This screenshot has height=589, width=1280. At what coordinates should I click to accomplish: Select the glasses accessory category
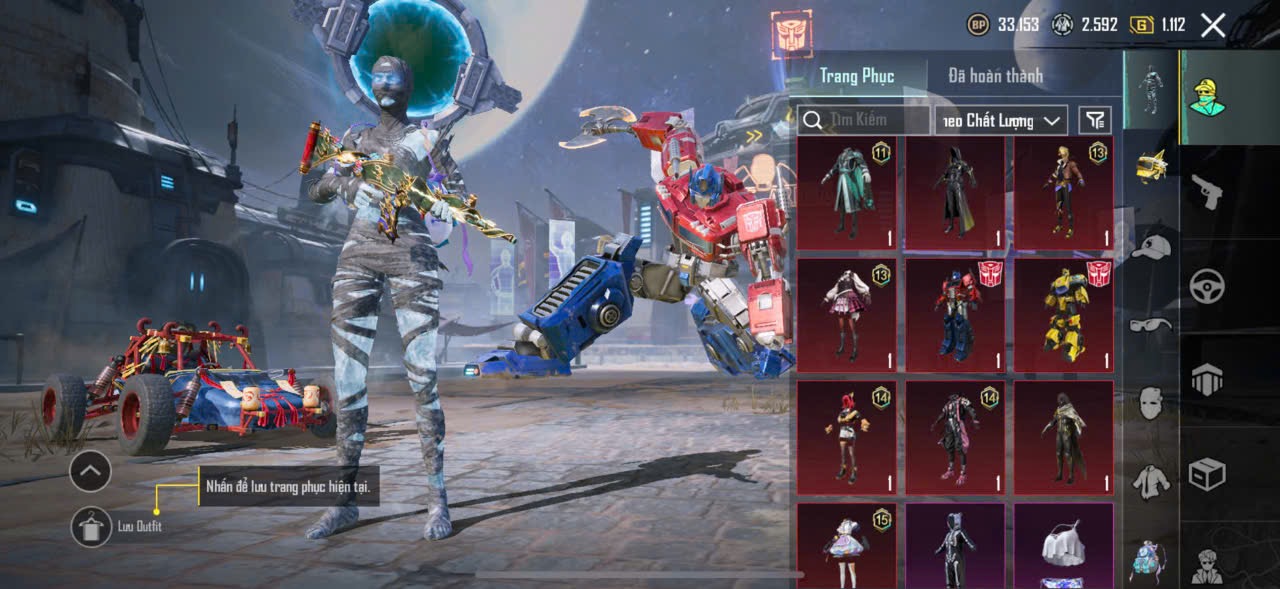click(x=1152, y=325)
